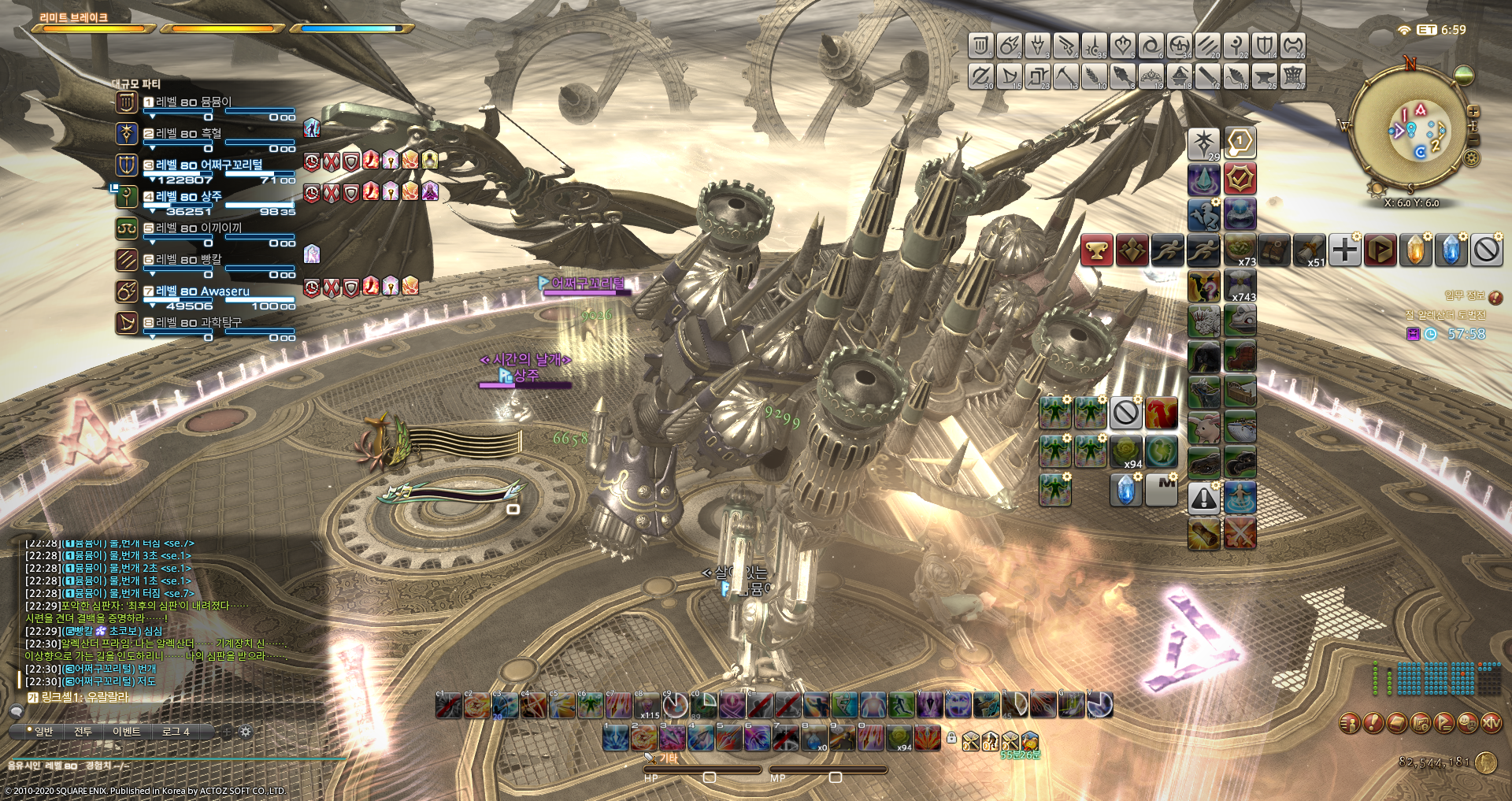Viewport: 1512px width, 801px height.
Task: Click the plus button beside chat tabs
Action: (x=228, y=732)
